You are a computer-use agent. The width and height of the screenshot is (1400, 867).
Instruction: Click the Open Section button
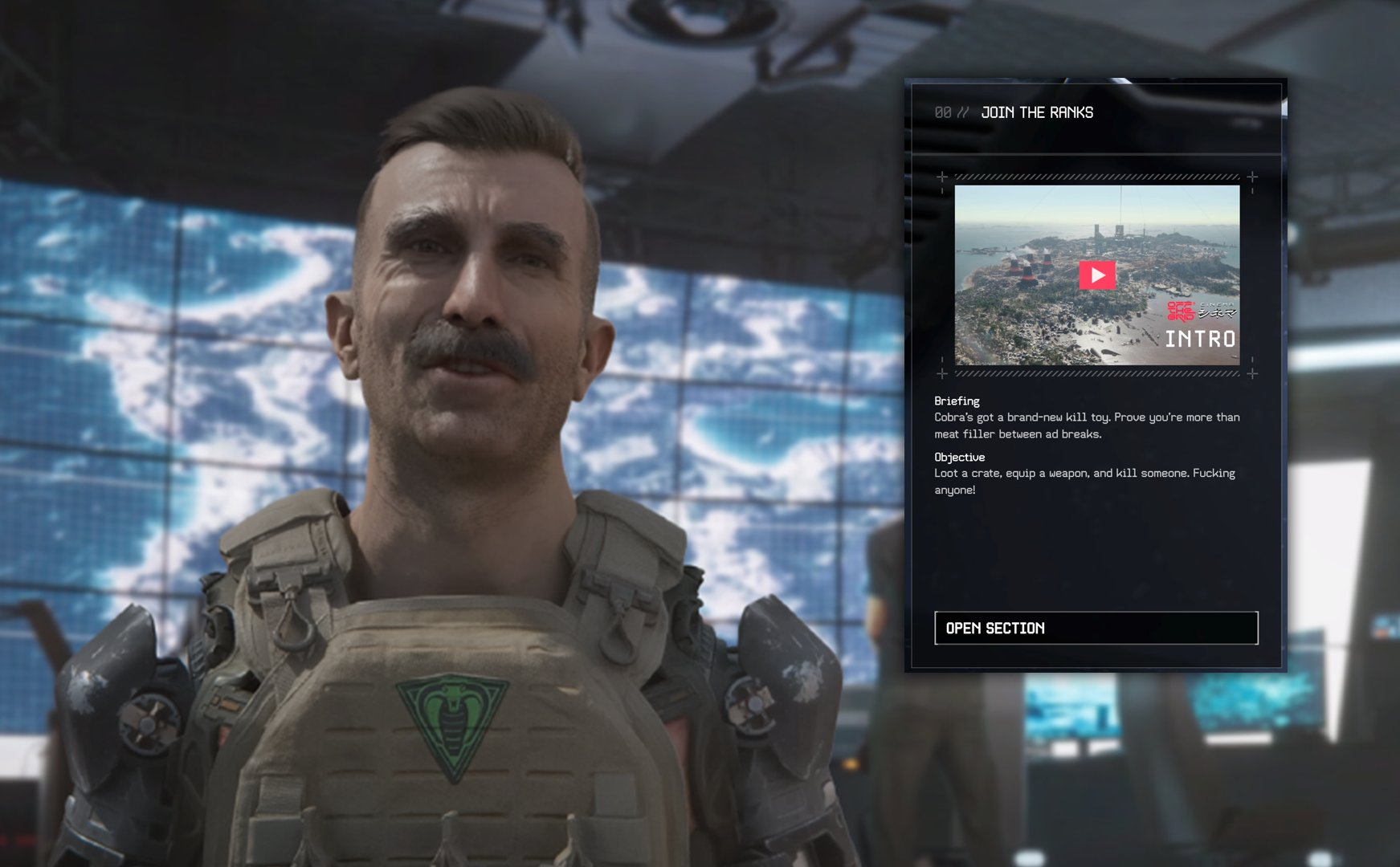(x=1096, y=628)
